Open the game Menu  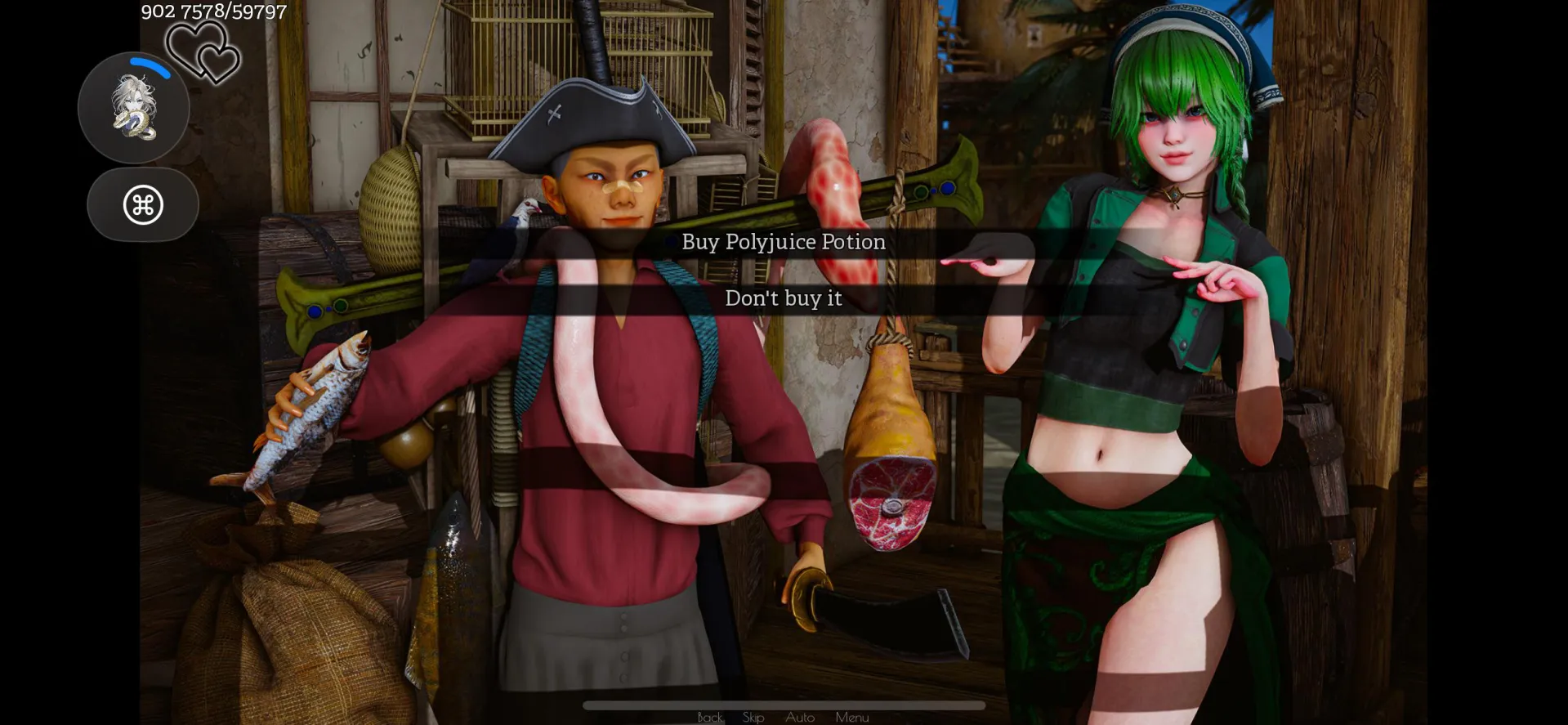(852, 717)
